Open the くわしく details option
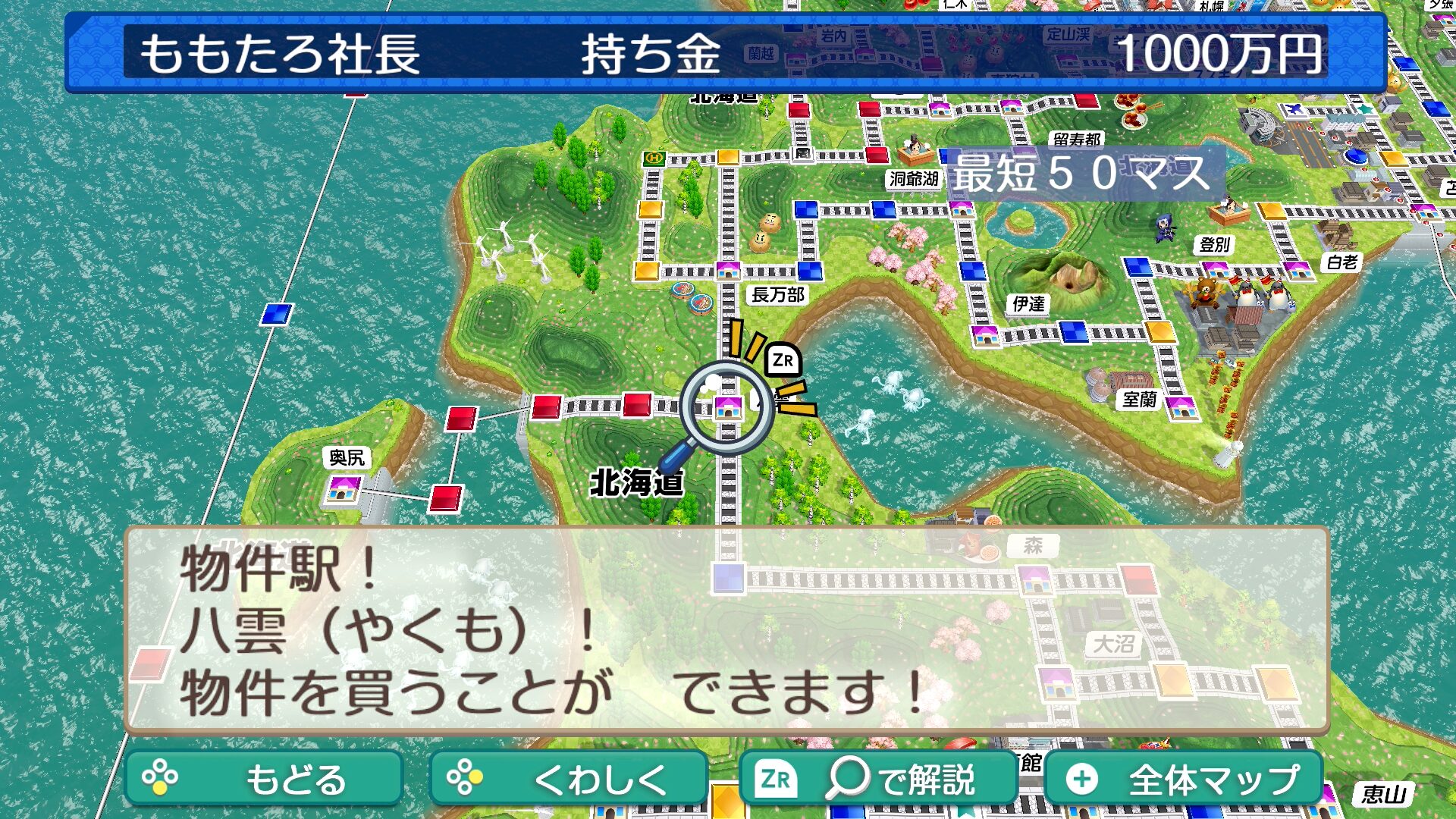The image size is (1456, 819). coord(568,779)
